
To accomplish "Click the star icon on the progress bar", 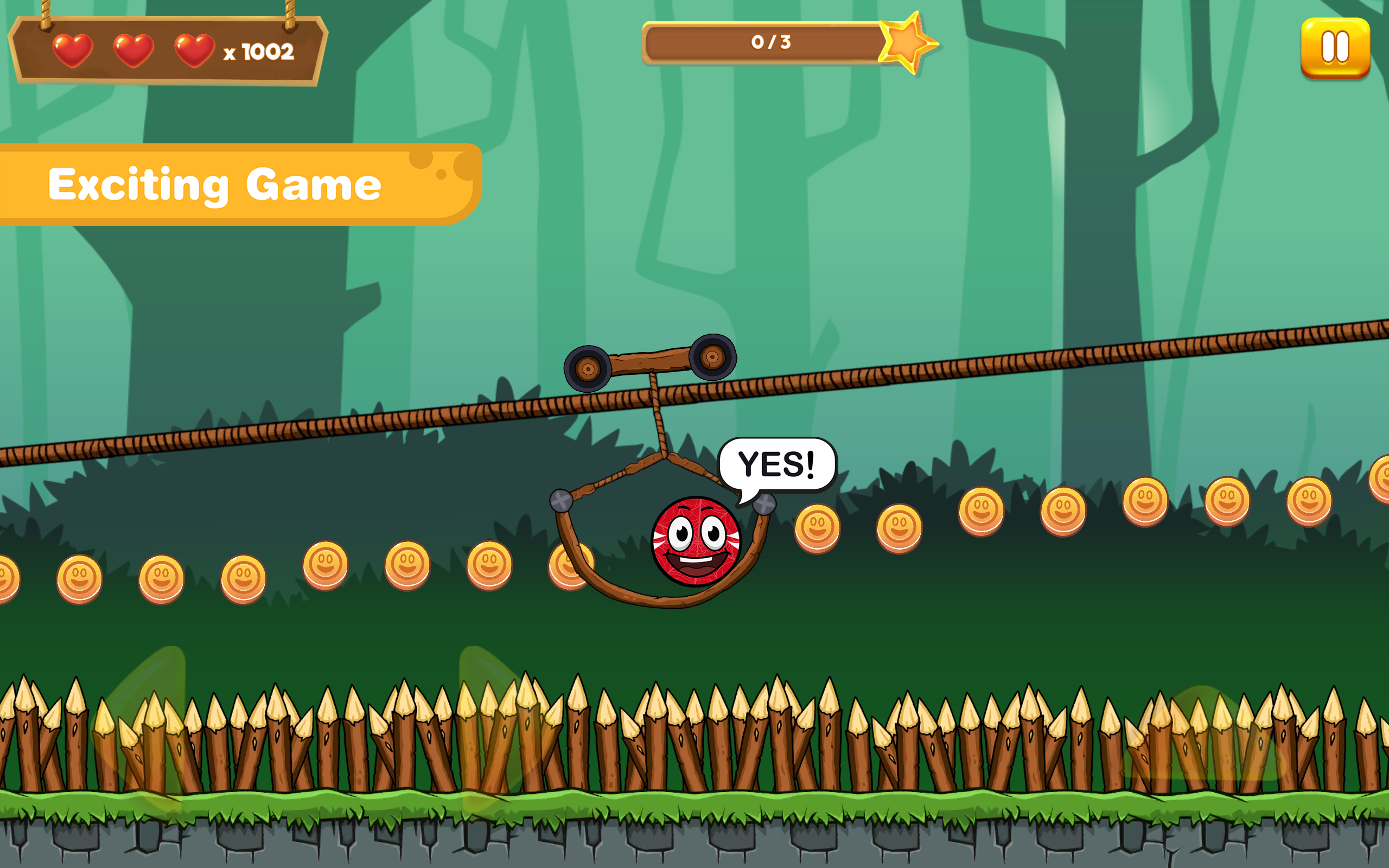I will coord(907,41).
